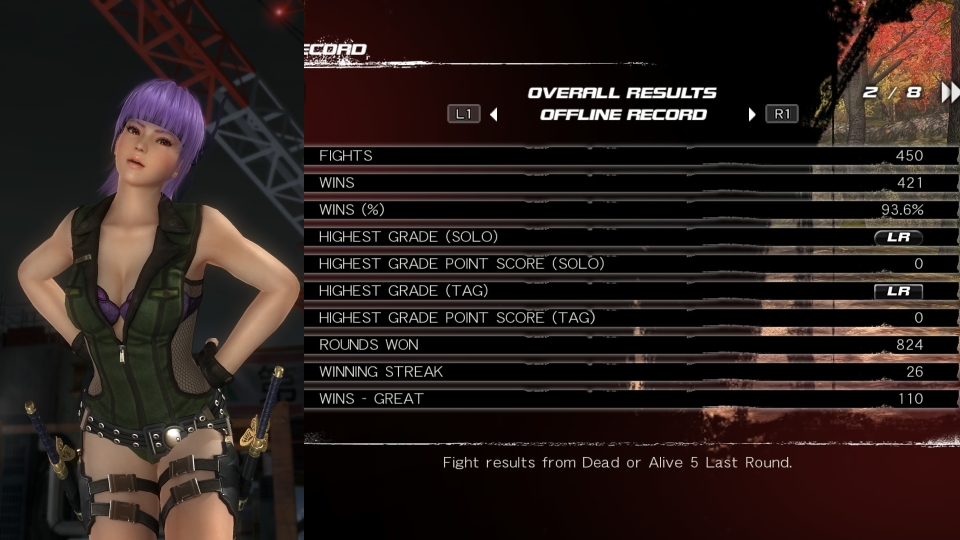The height and width of the screenshot is (540, 960).
Task: Click the right arrow beside Offline Record
Action: click(x=752, y=114)
